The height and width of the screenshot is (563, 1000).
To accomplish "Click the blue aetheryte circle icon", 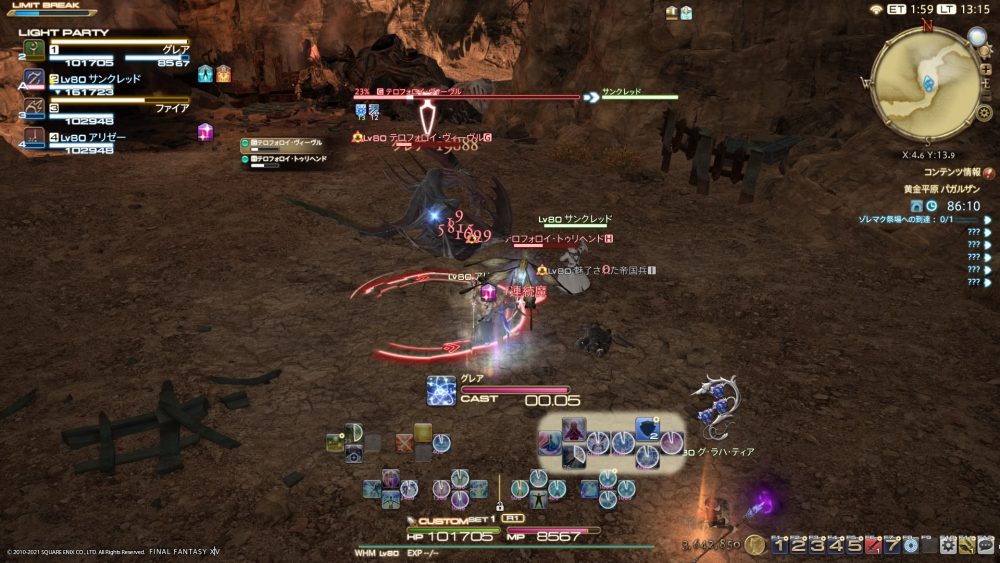I will click(x=911, y=546).
